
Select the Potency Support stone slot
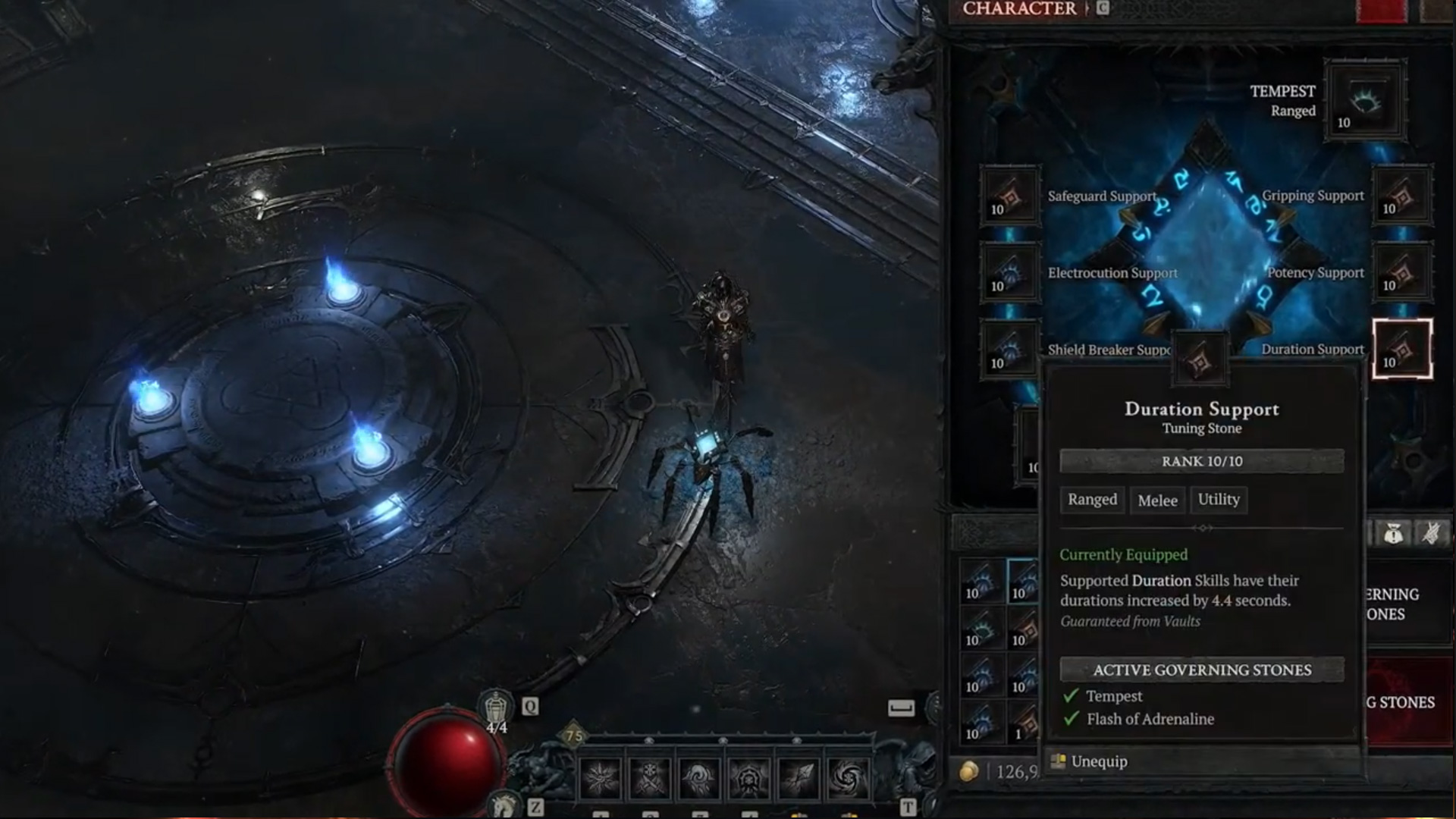(1402, 273)
